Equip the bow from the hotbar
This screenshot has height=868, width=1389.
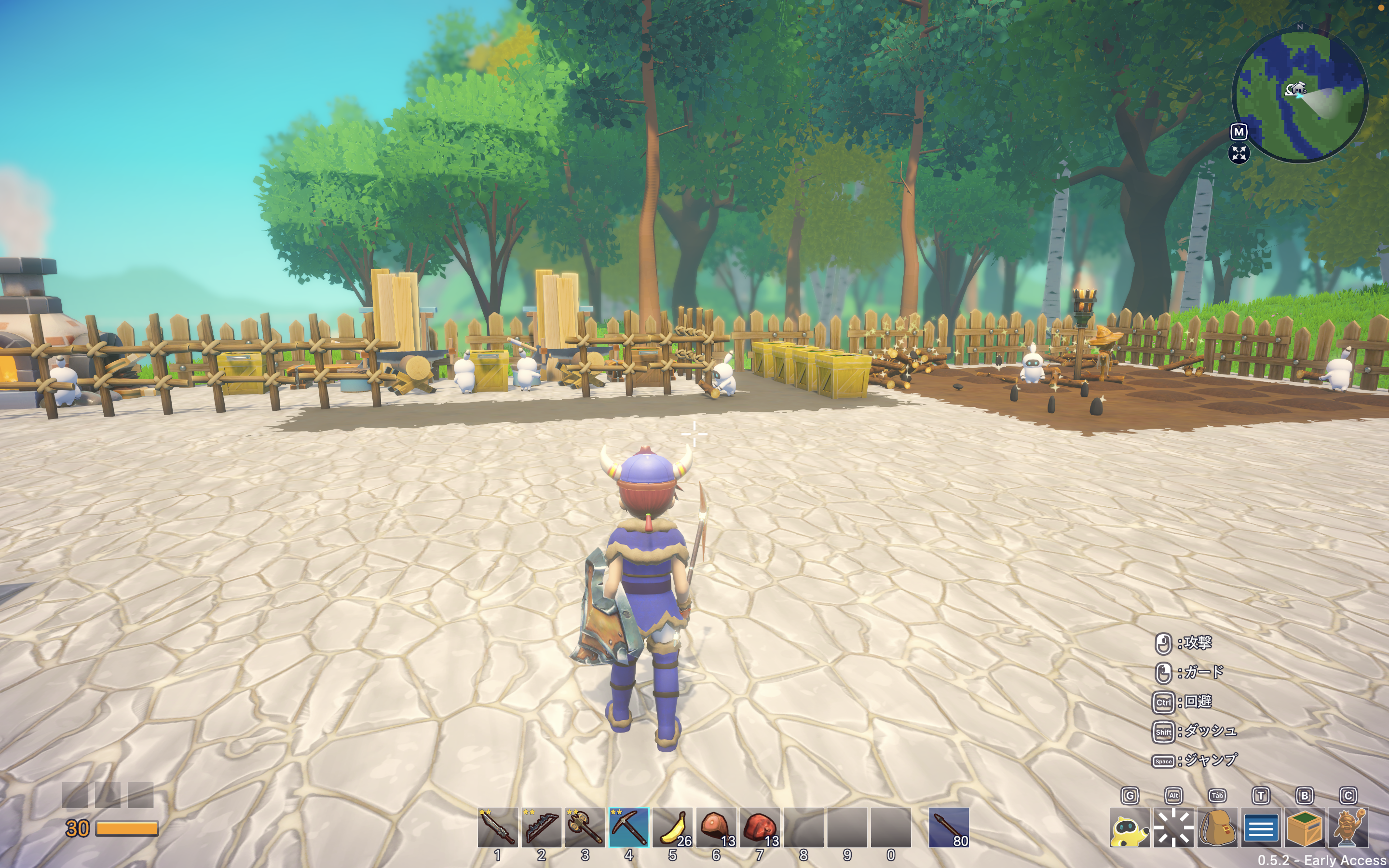tap(541, 827)
